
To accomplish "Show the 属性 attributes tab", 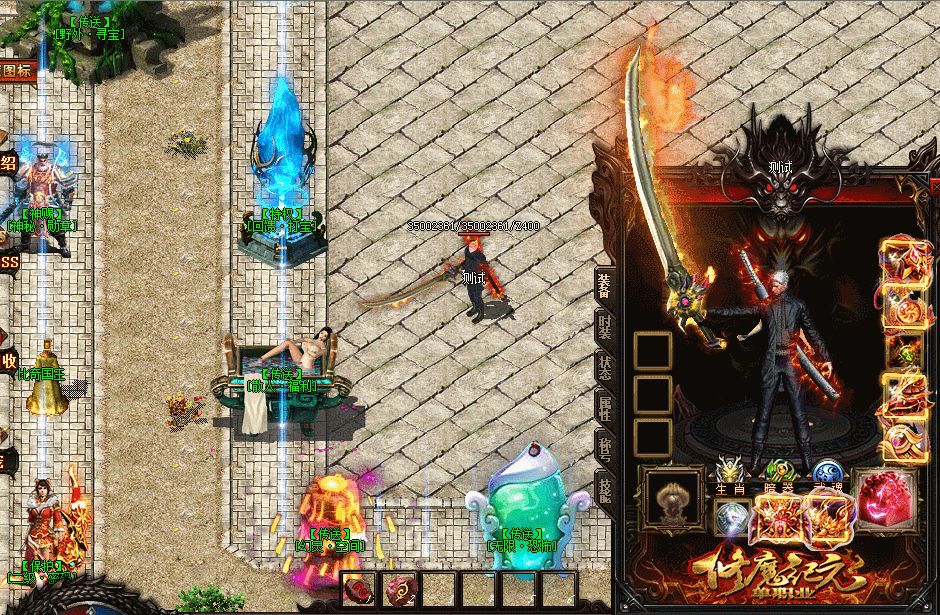I will 606,407.
